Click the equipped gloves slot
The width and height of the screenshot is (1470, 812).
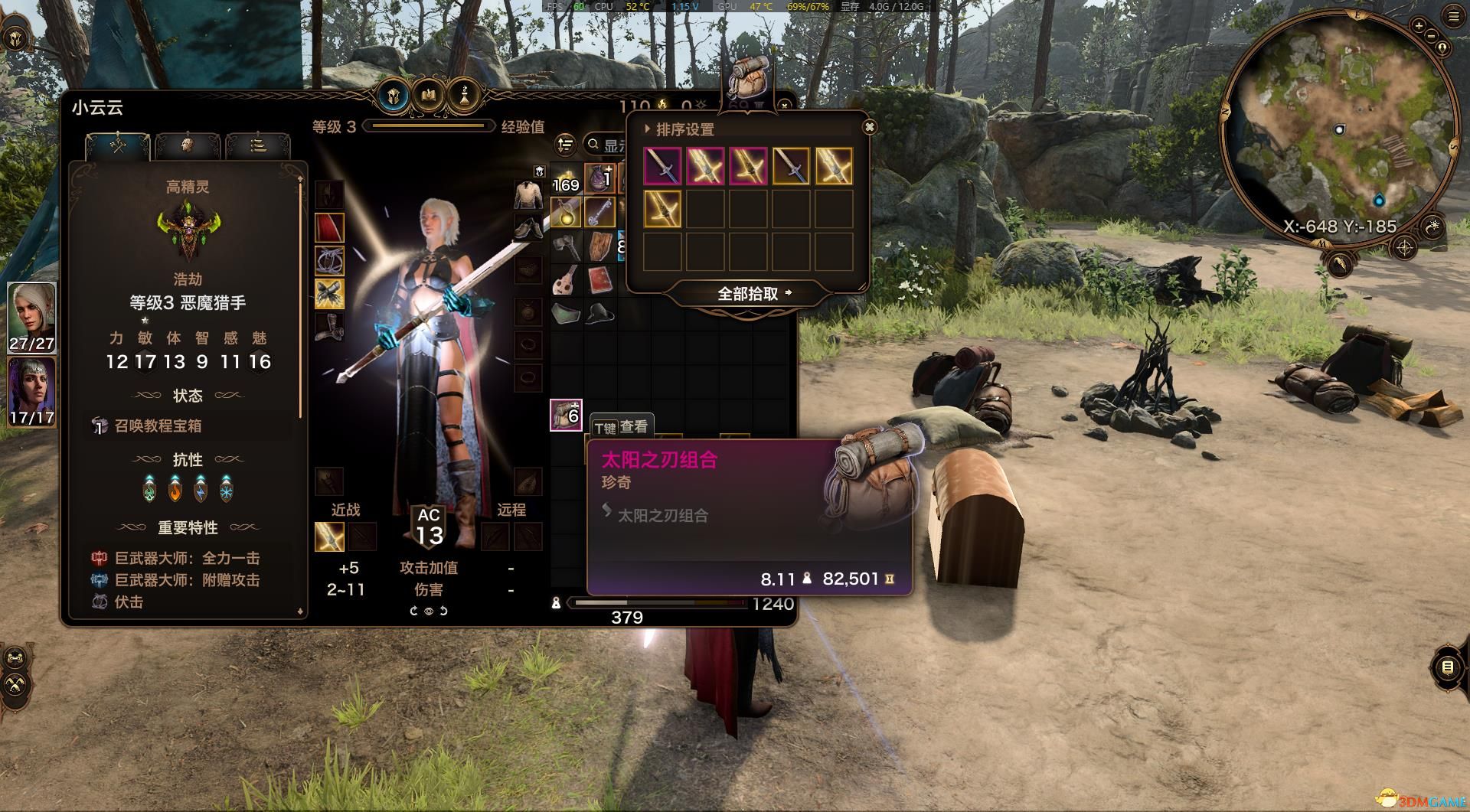[x=329, y=294]
